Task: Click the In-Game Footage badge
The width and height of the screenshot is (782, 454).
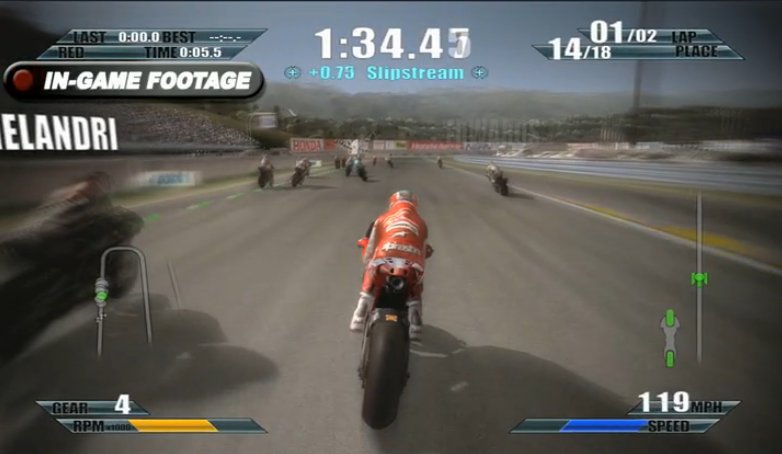Action: [133, 81]
